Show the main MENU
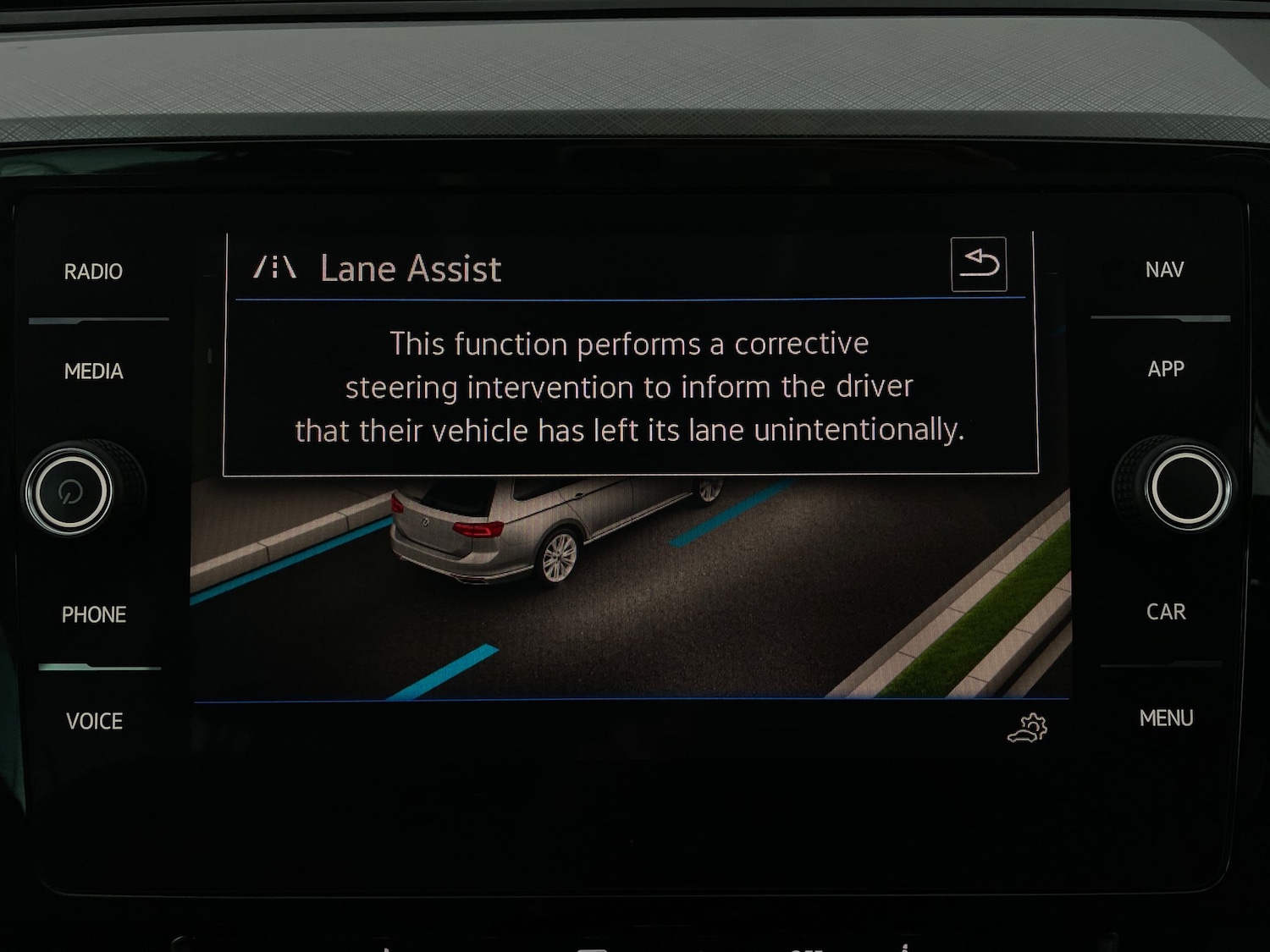The image size is (1270, 952). pos(1166,718)
